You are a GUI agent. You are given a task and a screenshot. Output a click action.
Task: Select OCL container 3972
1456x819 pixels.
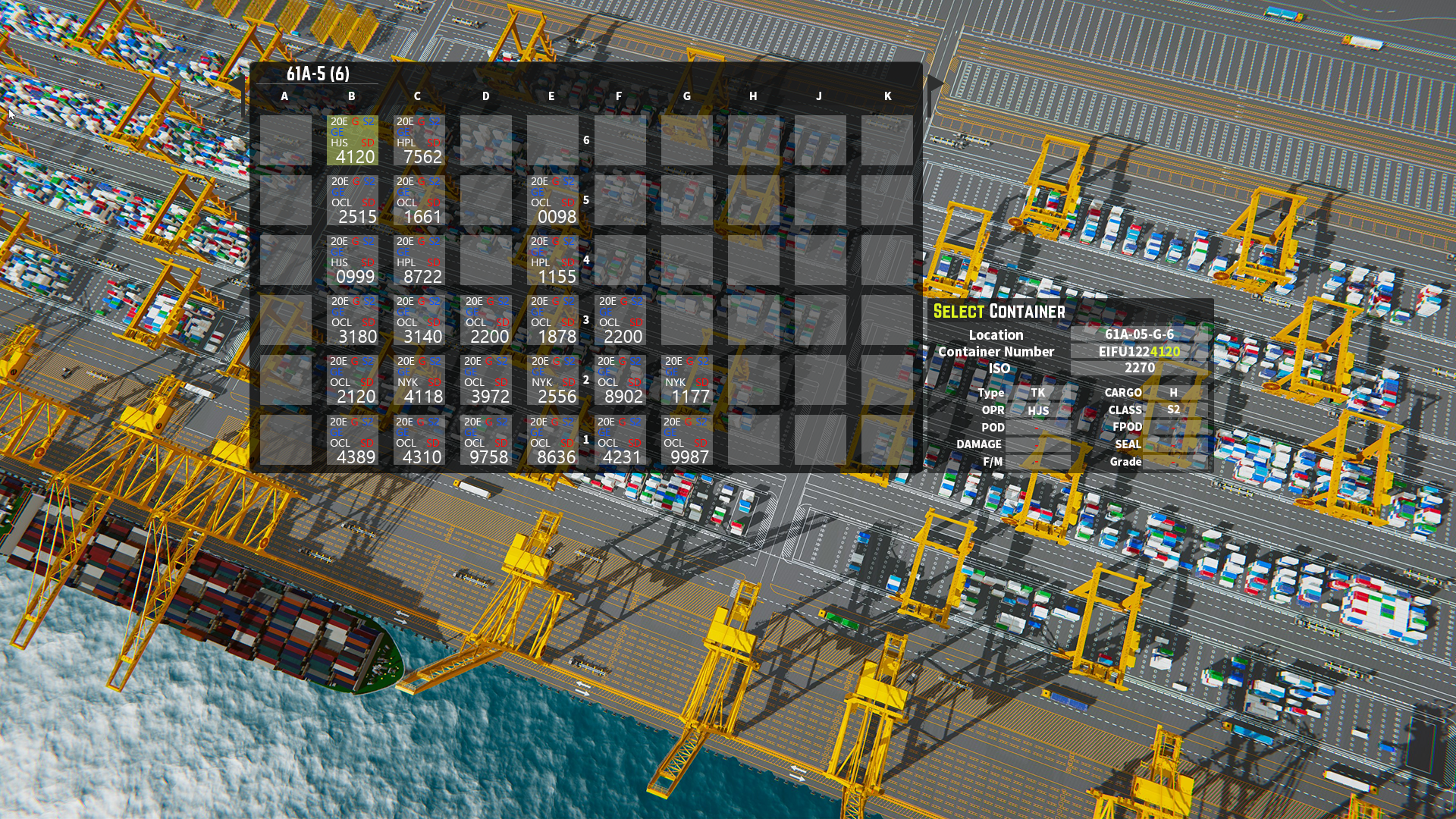pos(486,380)
